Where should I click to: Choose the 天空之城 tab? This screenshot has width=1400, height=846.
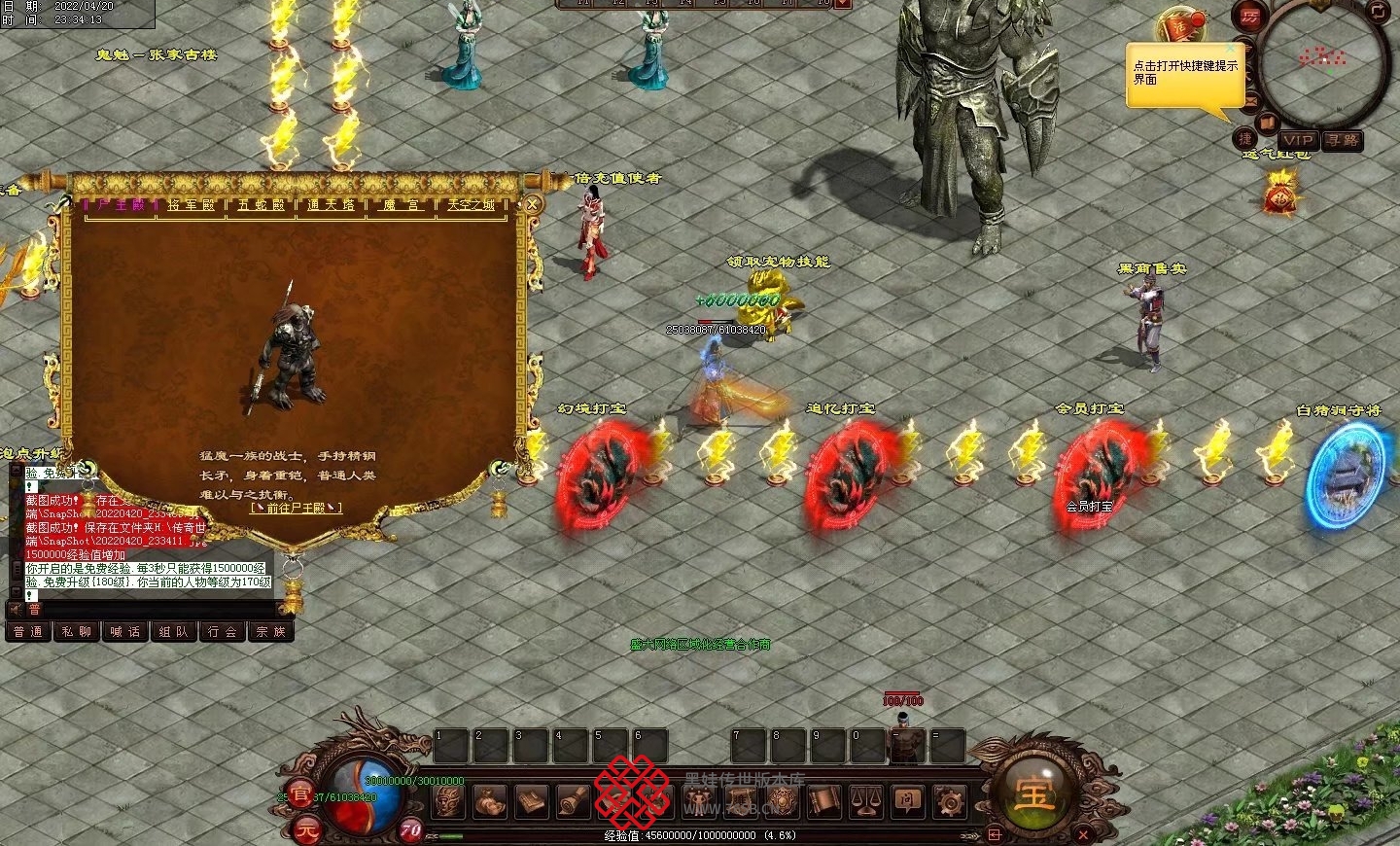[471, 205]
